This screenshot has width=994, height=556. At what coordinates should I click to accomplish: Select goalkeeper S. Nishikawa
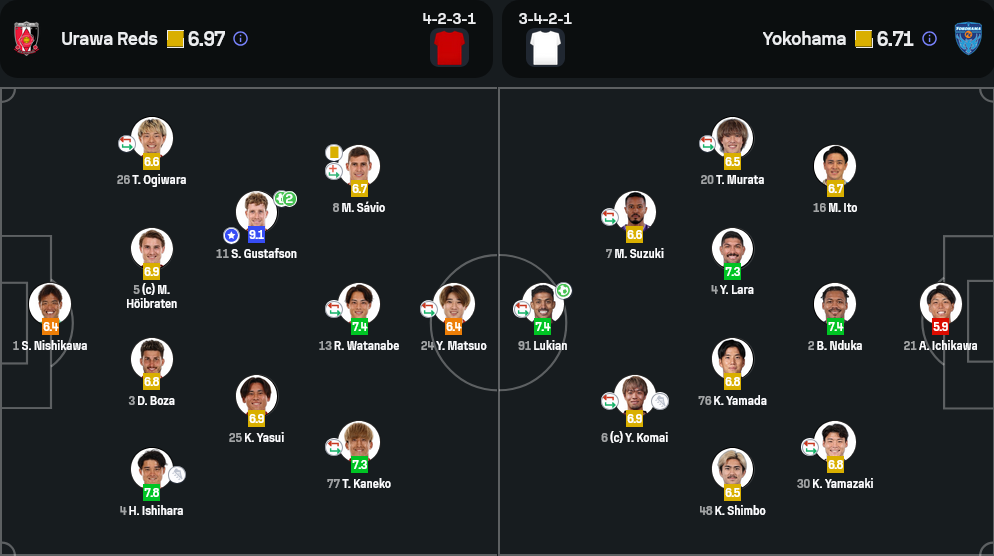tap(50, 304)
